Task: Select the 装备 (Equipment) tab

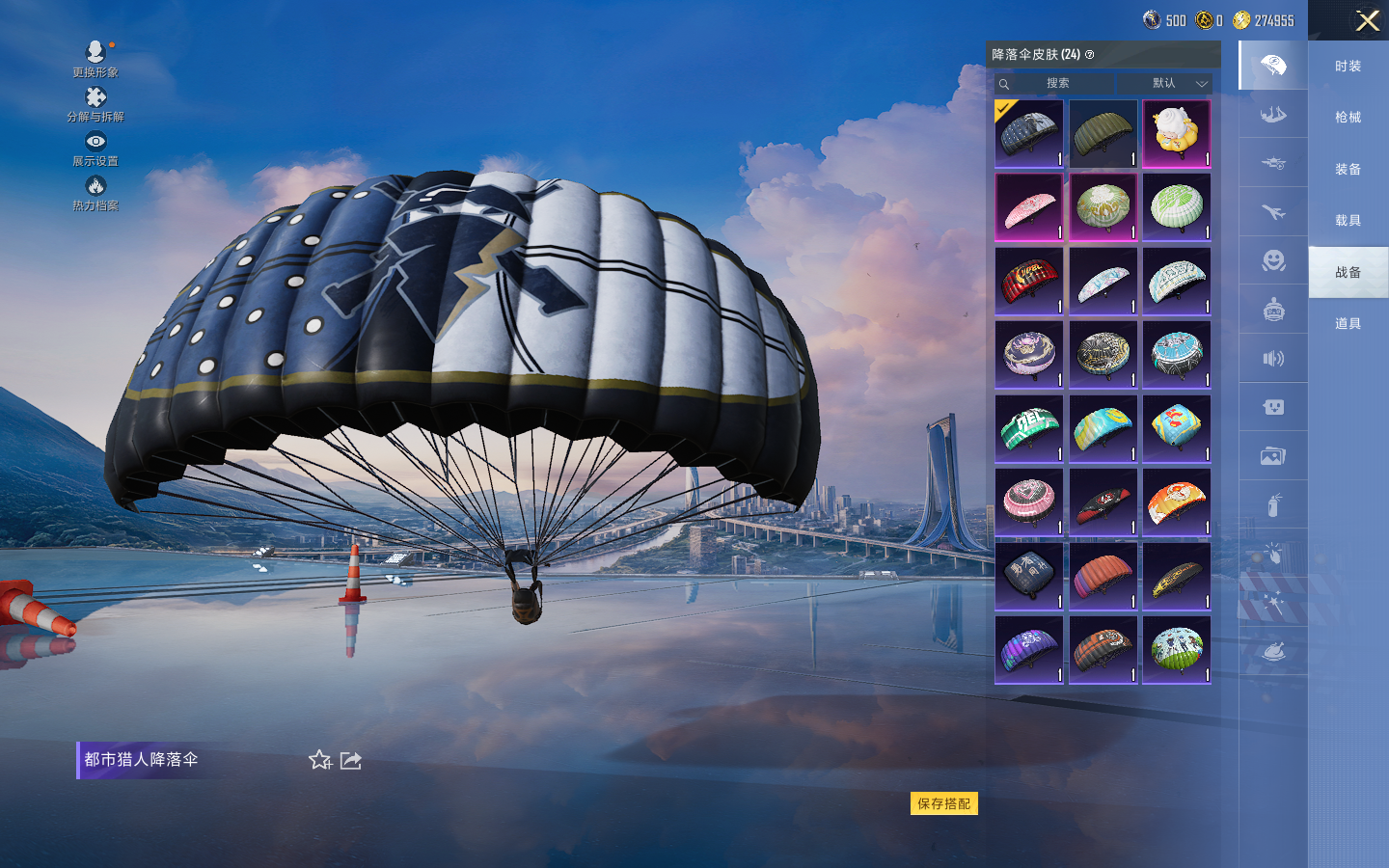Action: click(x=1348, y=169)
